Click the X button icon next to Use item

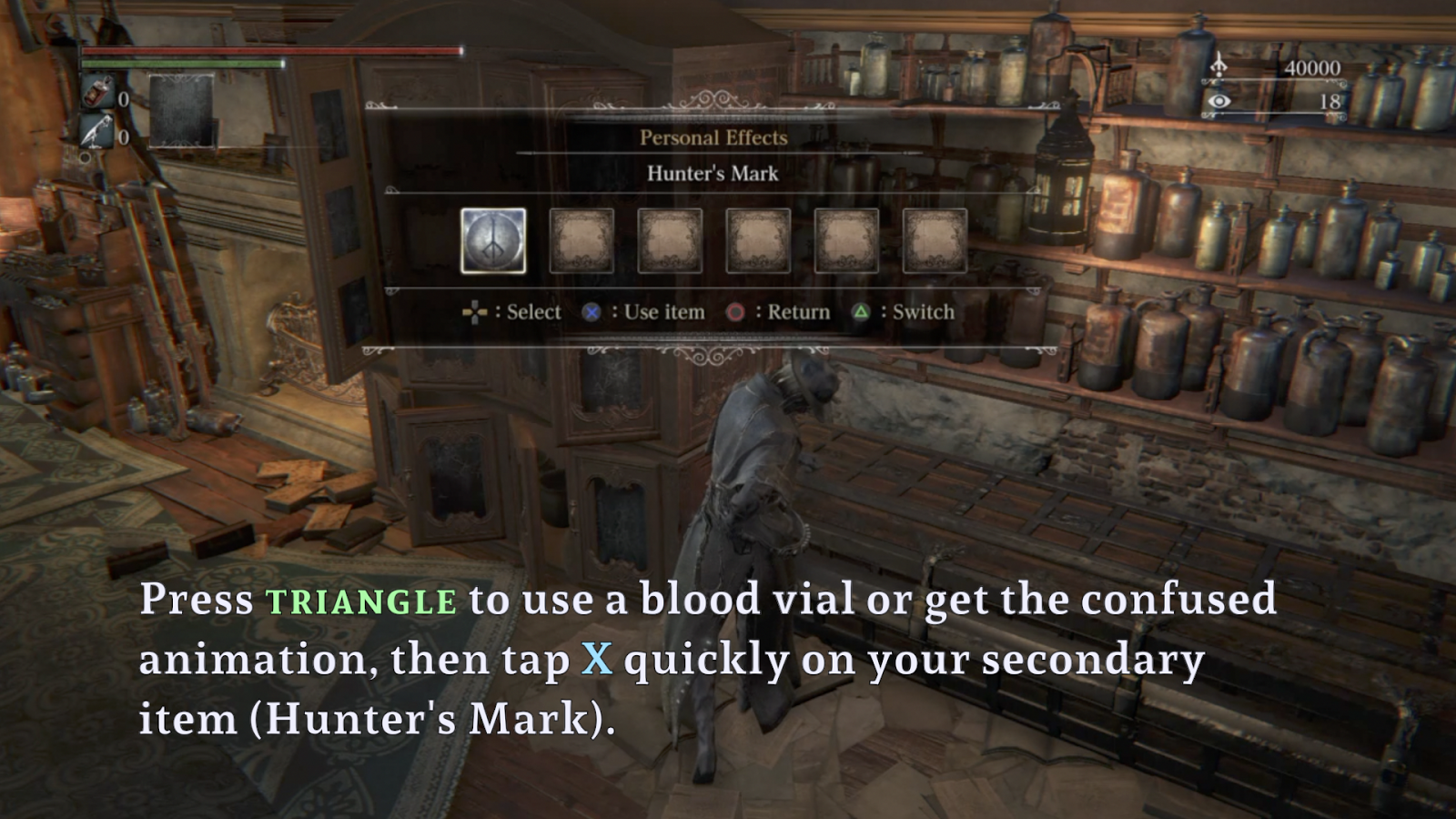[592, 312]
